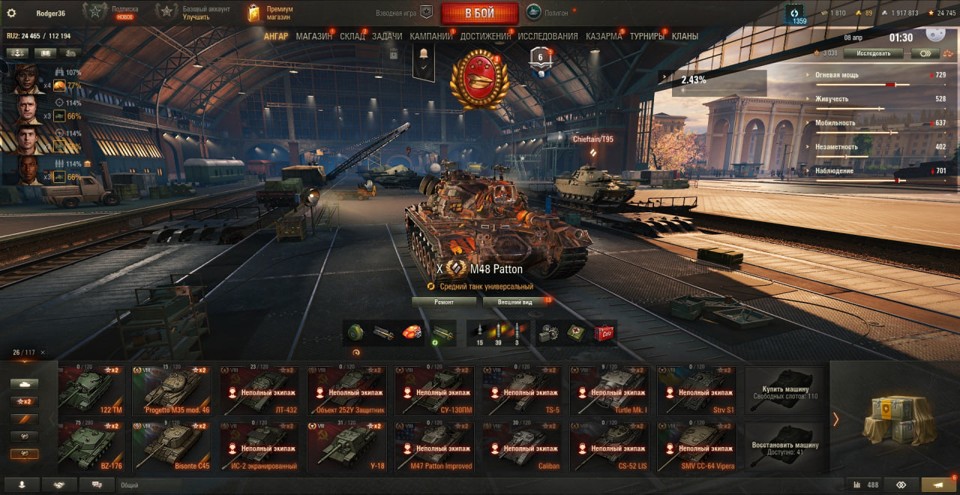Select the red fire extinguisher consumable slot
This screenshot has width=960, height=495.
coord(604,332)
